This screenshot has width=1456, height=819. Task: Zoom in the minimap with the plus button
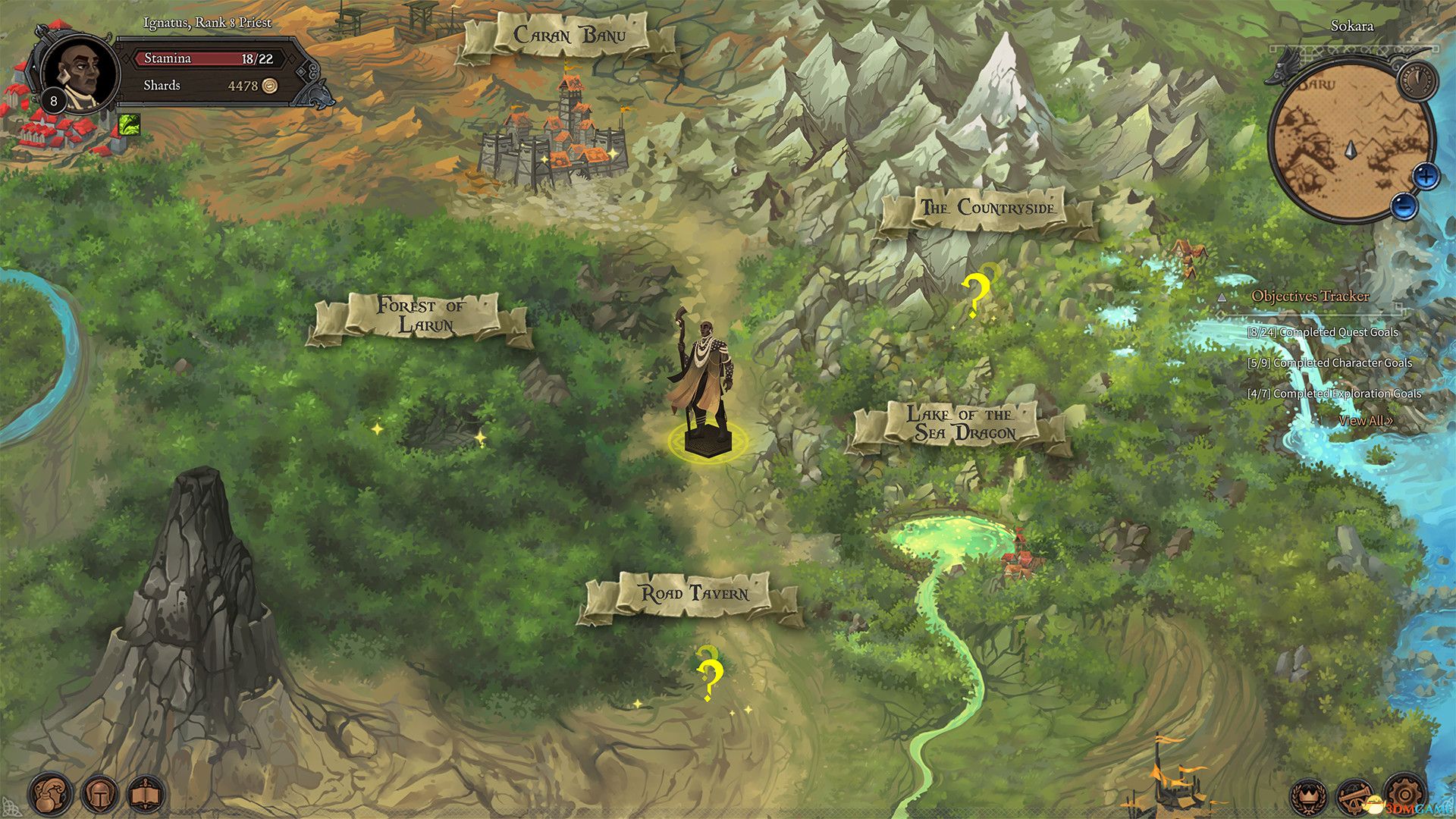tap(1426, 176)
